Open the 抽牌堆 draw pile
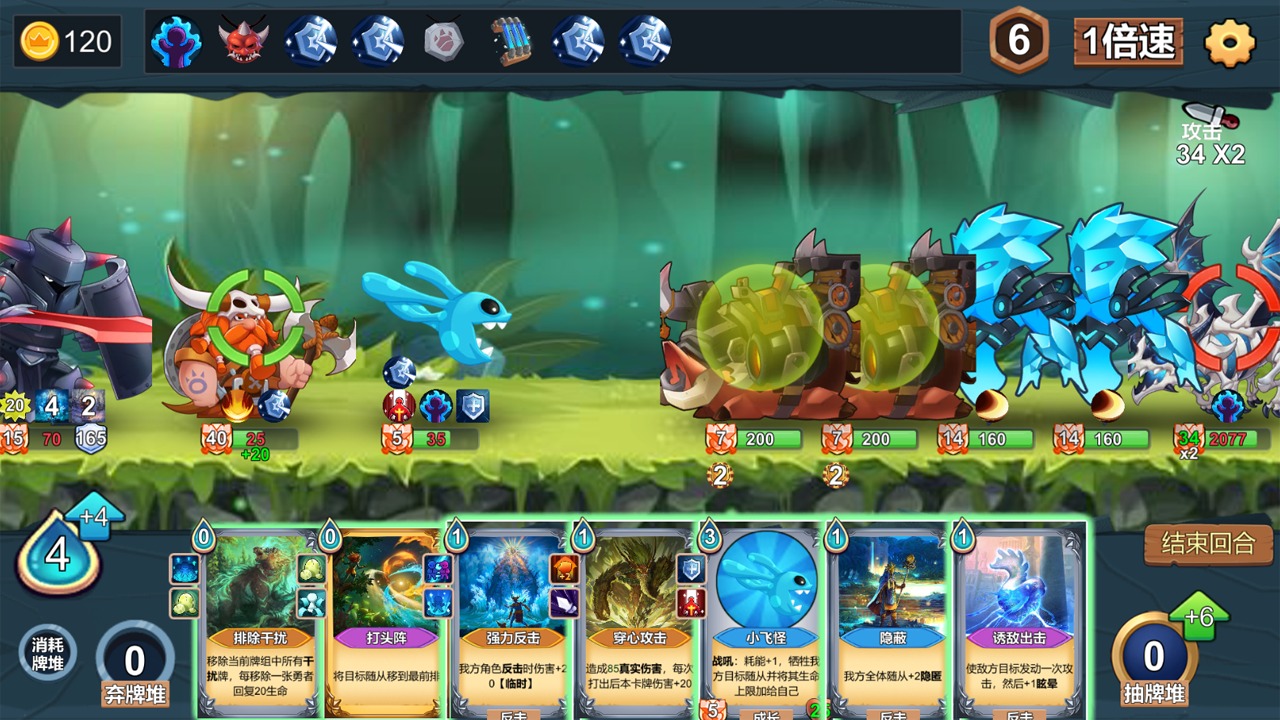1280x720 pixels. click(x=1154, y=660)
